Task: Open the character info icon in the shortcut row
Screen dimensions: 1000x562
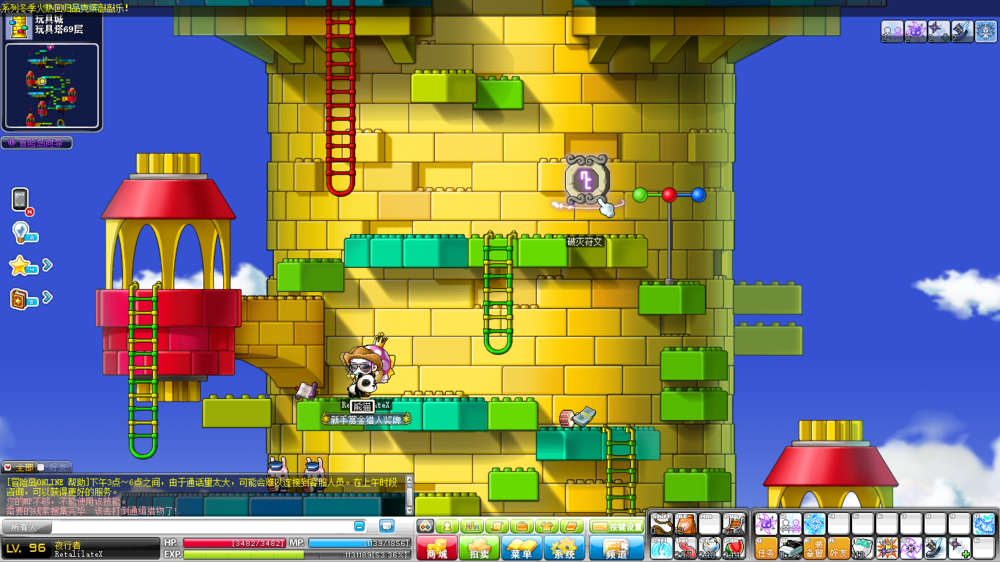Action: coord(446,526)
